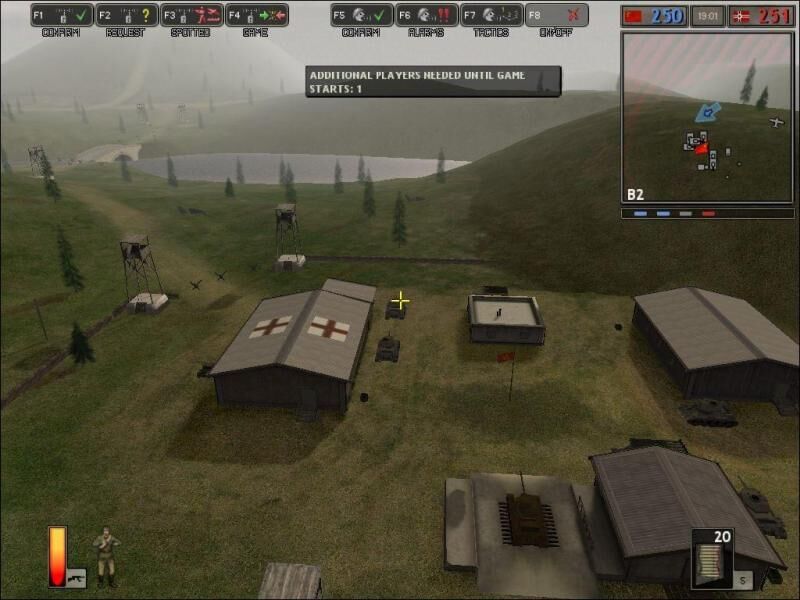
Task: Toggle the F8 On/Off radio button
Action: pyautogui.click(x=557, y=15)
